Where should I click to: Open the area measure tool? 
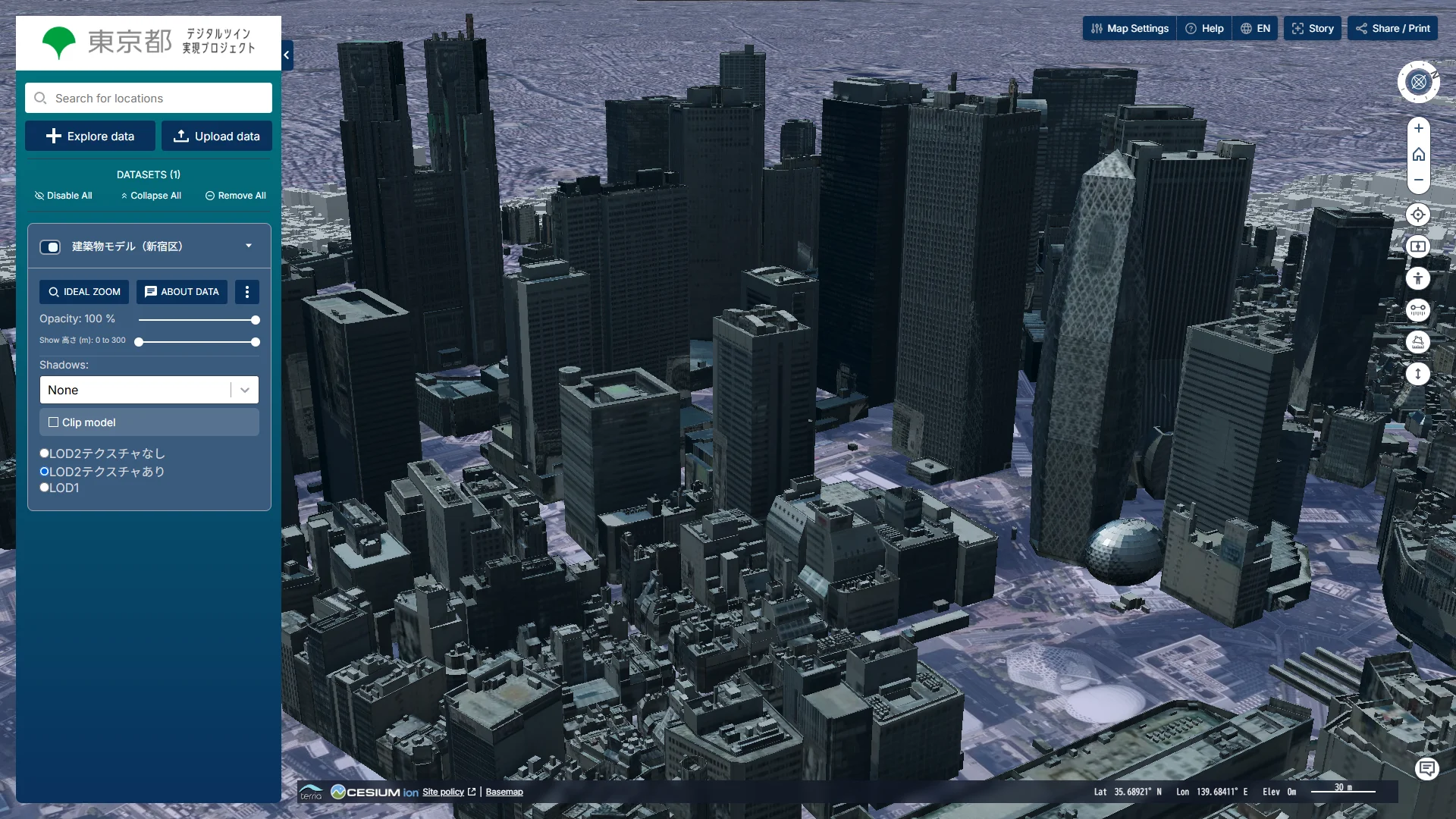pyautogui.click(x=1419, y=342)
